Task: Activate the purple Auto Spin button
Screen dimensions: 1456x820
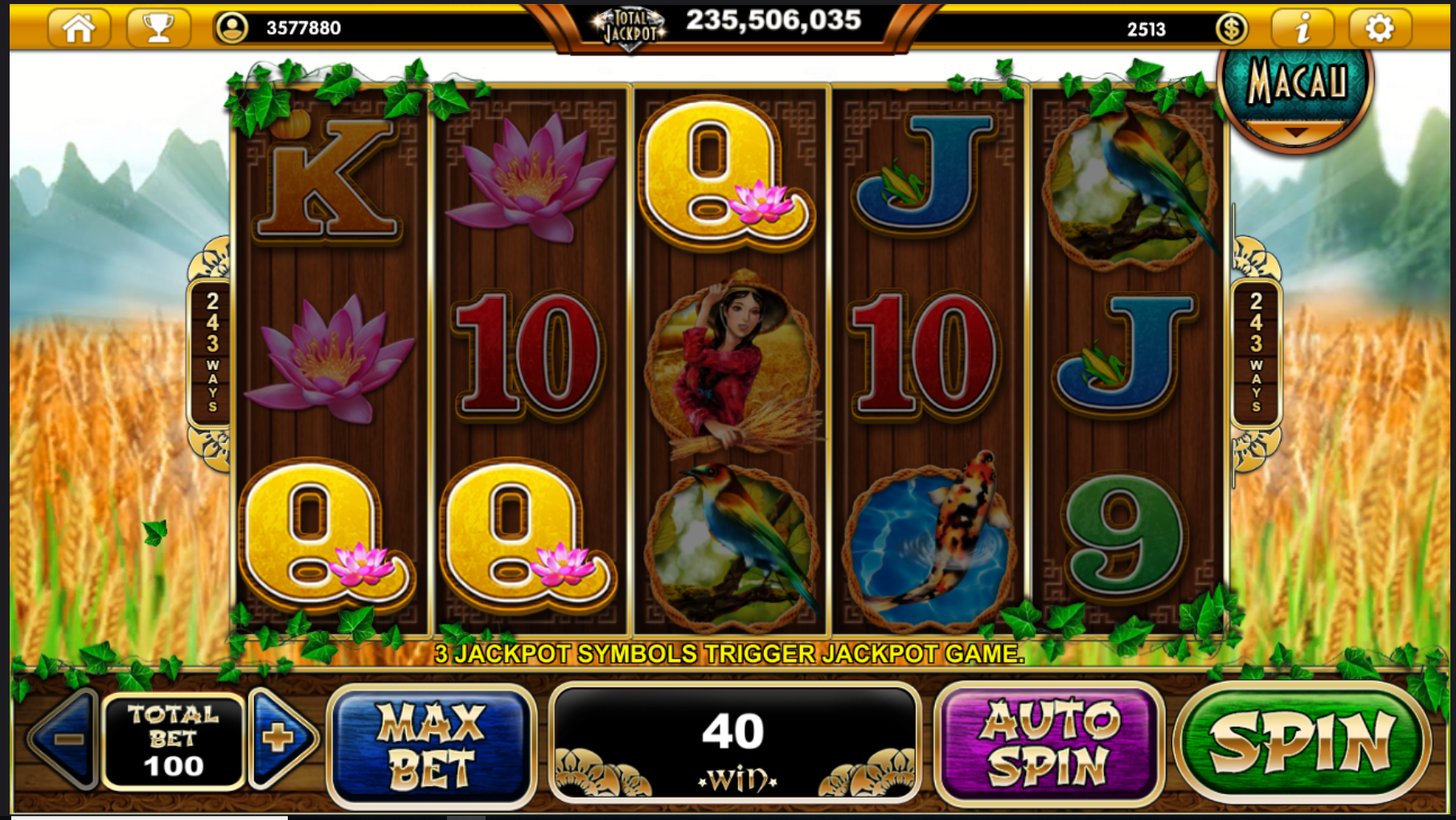Action: (1048, 742)
